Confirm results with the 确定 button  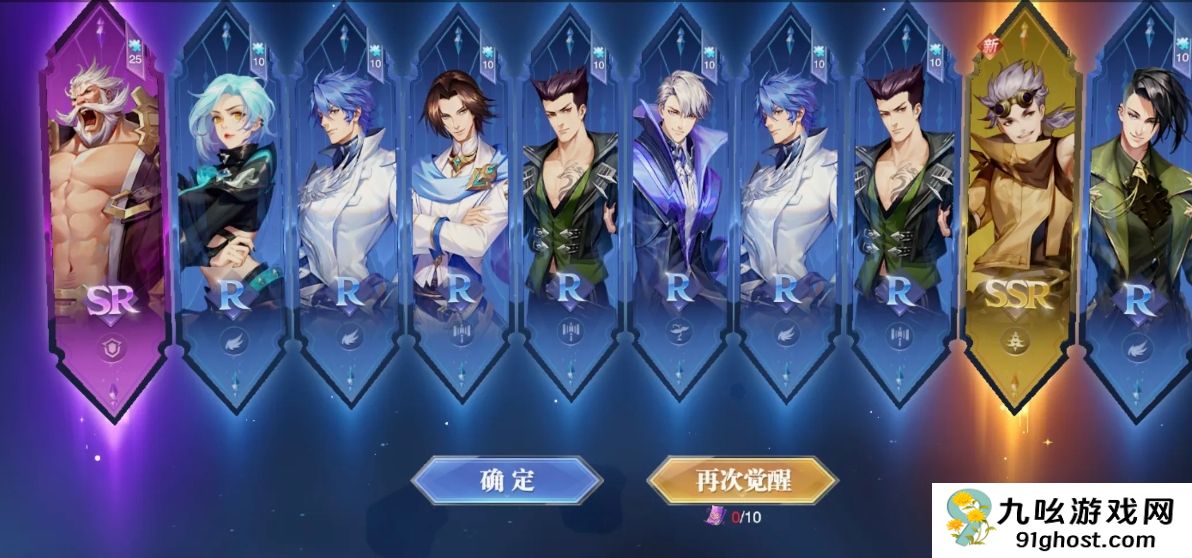pos(506,480)
